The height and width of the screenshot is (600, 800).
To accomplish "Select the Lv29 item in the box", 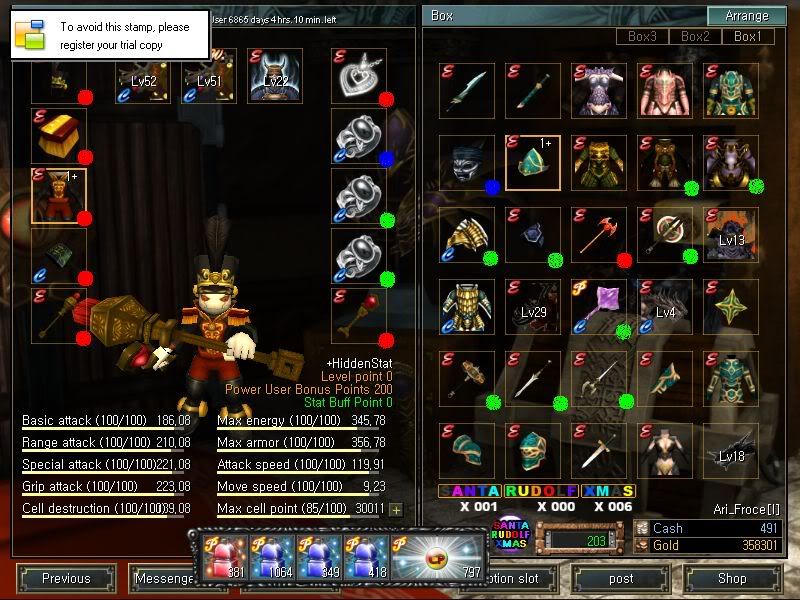I will 532,307.
